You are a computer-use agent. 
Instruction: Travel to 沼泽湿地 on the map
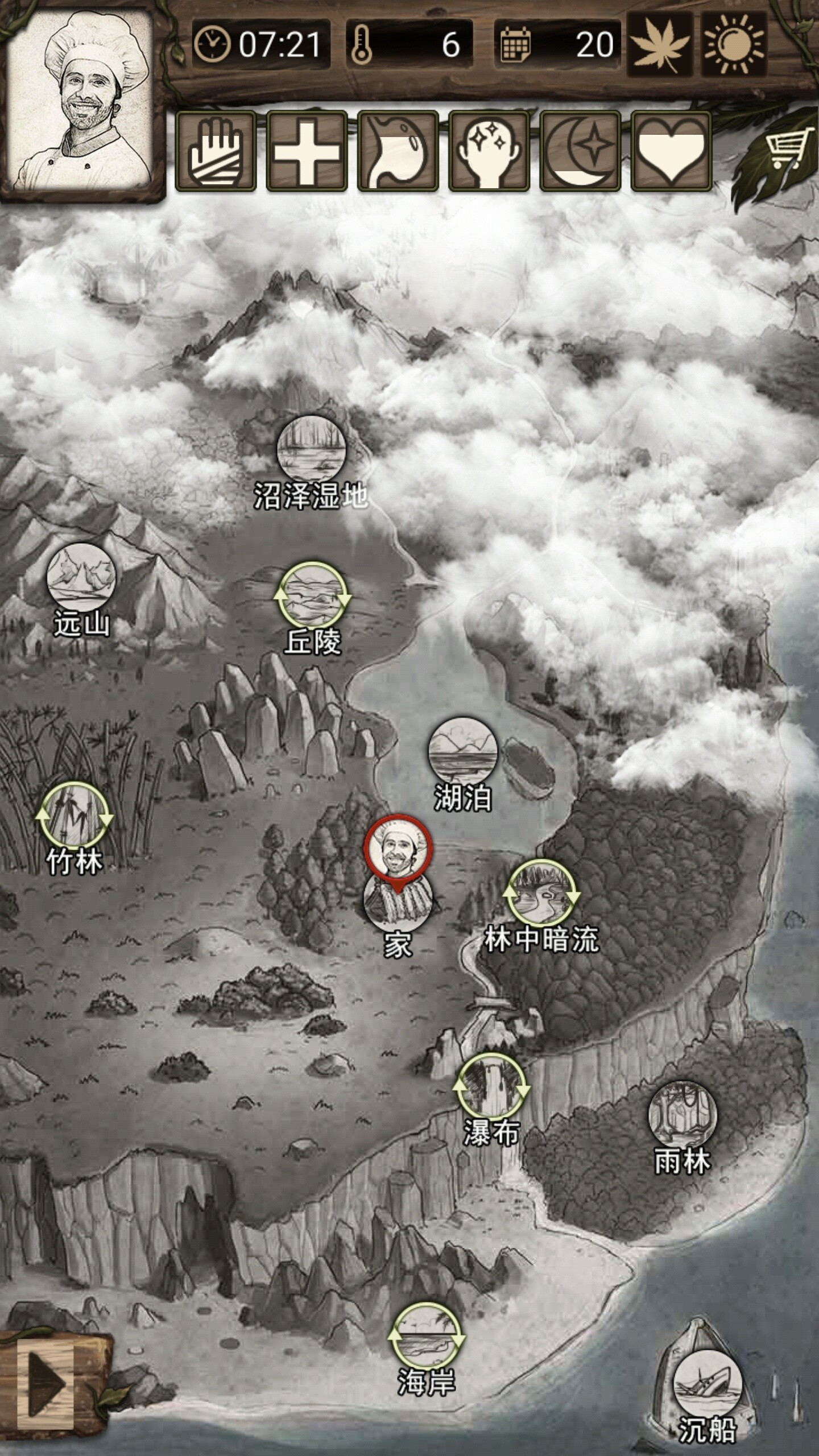(x=311, y=450)
